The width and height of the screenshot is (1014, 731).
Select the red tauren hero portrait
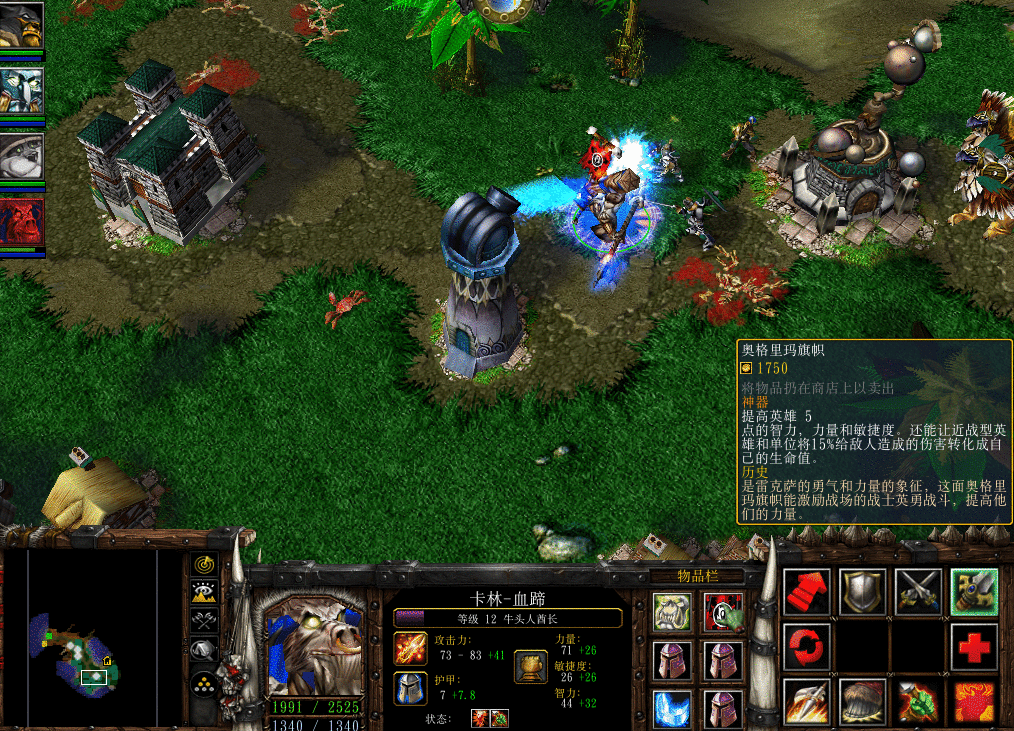coord(21,221)
